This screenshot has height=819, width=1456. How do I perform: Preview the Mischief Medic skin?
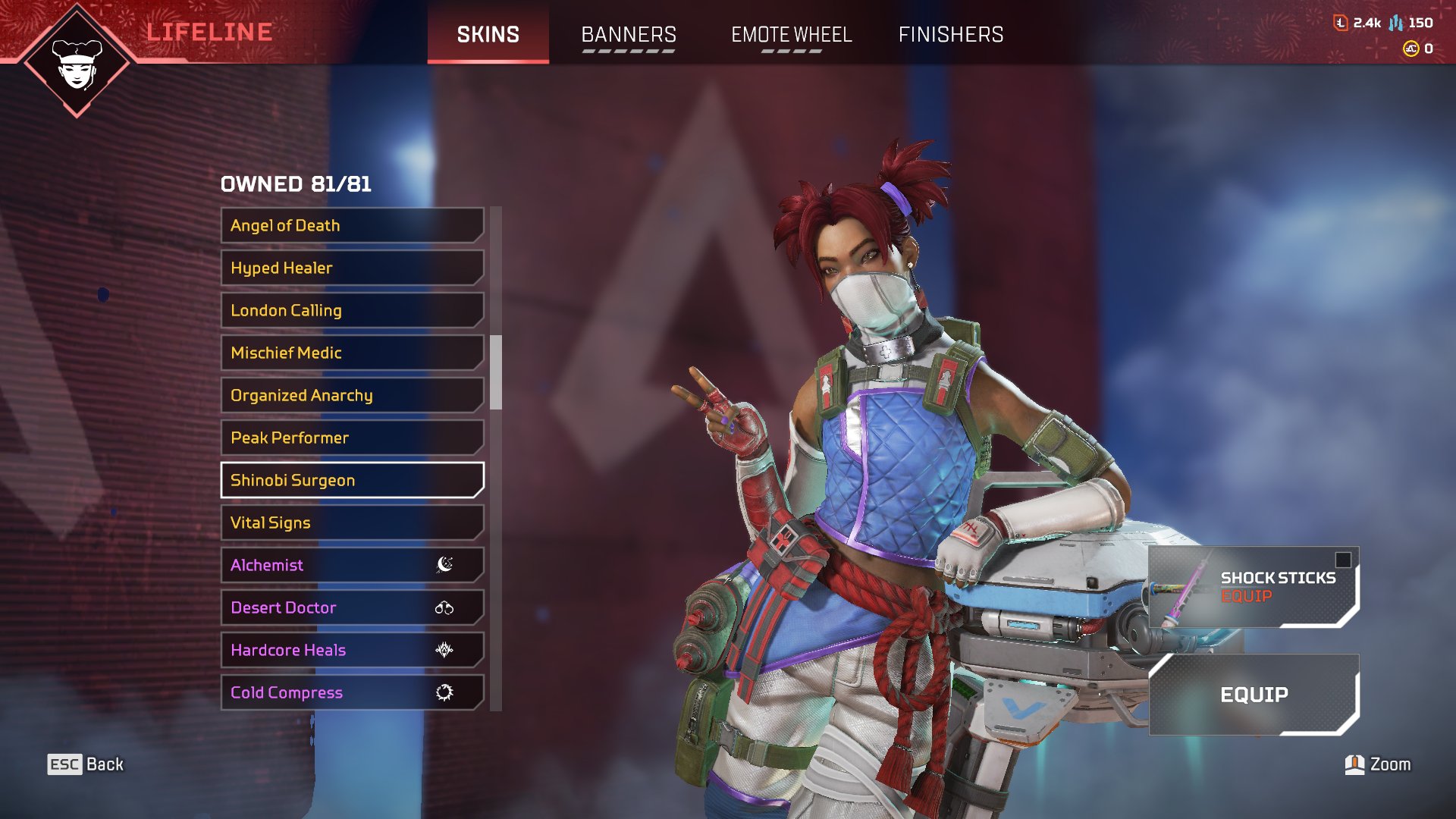click(x=352, y=353)
